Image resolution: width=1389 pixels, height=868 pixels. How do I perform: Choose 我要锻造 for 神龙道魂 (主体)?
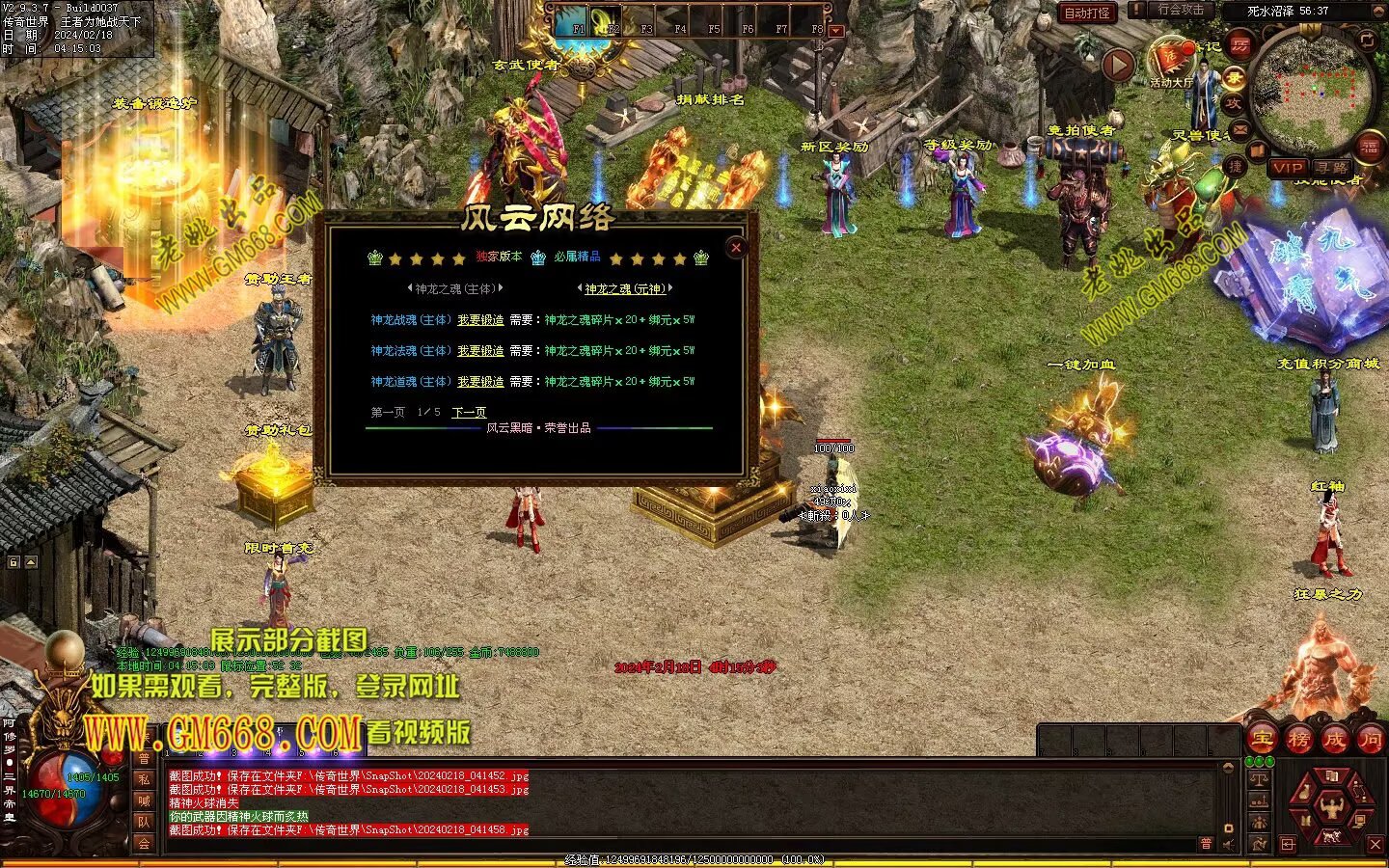(480, 382)
